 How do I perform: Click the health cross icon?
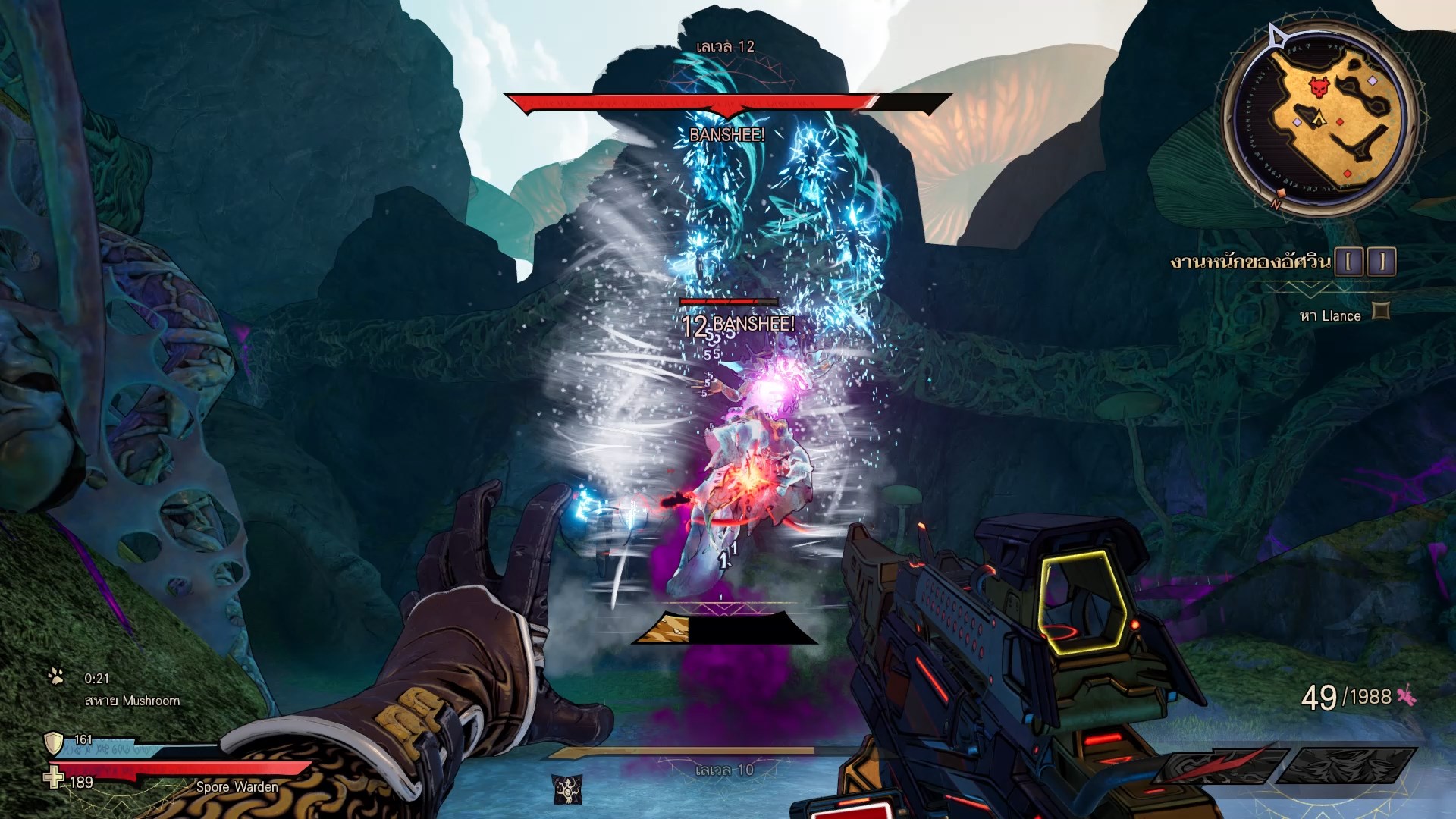coord(54,777)
